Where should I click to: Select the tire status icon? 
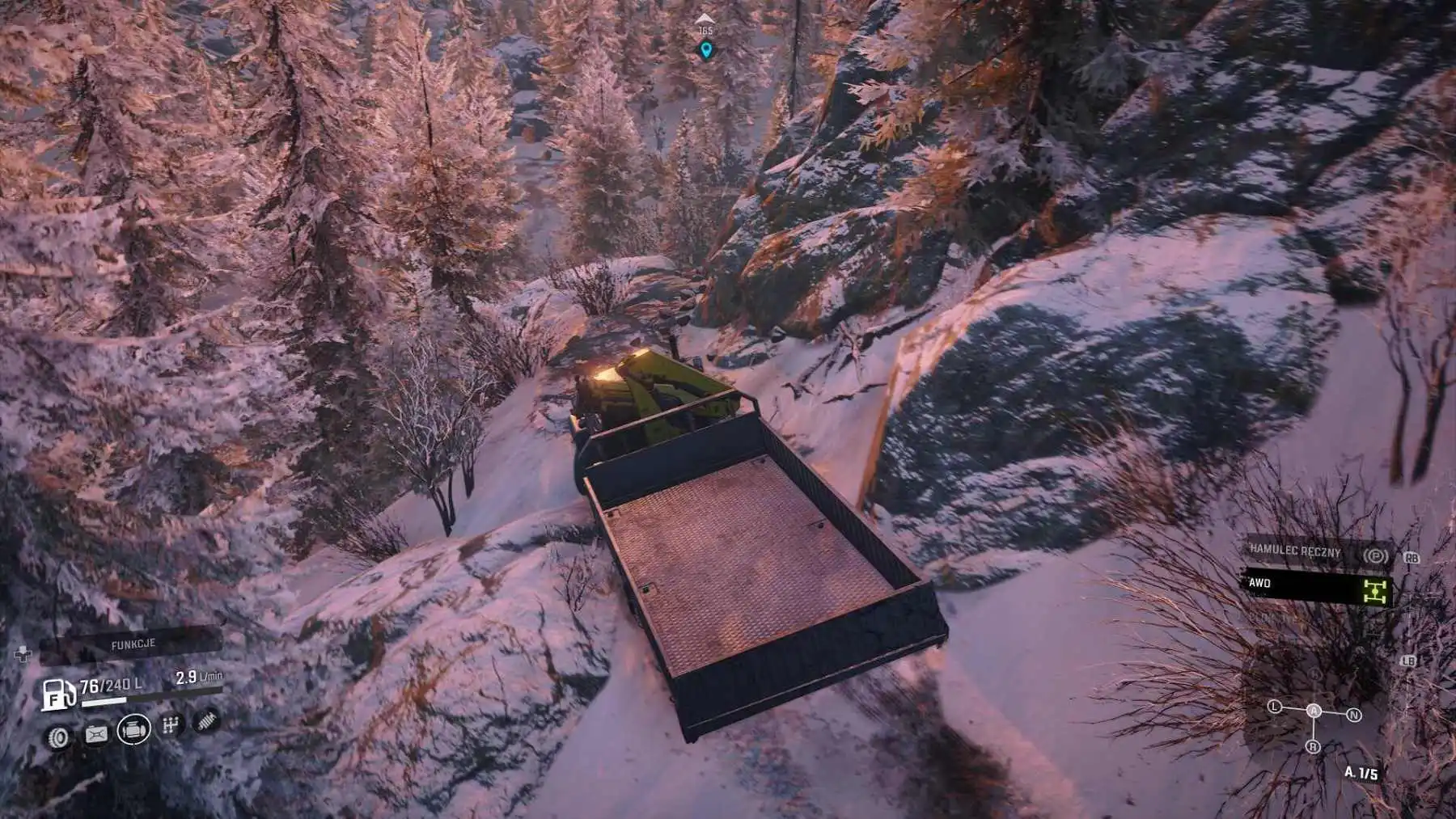pos(58,737)
